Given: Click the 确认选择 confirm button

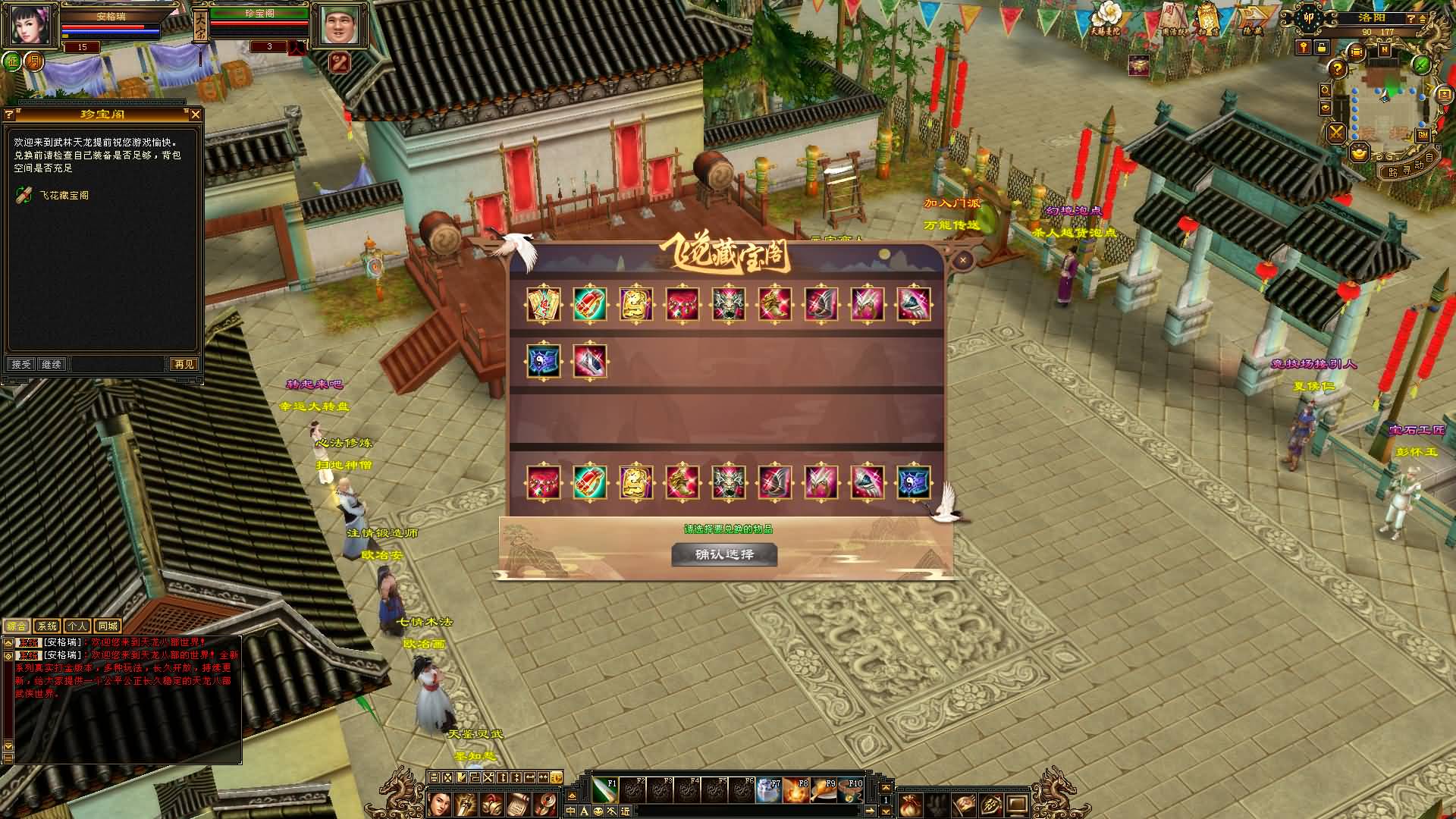Looking at the screenshot, I should point(724,554).
